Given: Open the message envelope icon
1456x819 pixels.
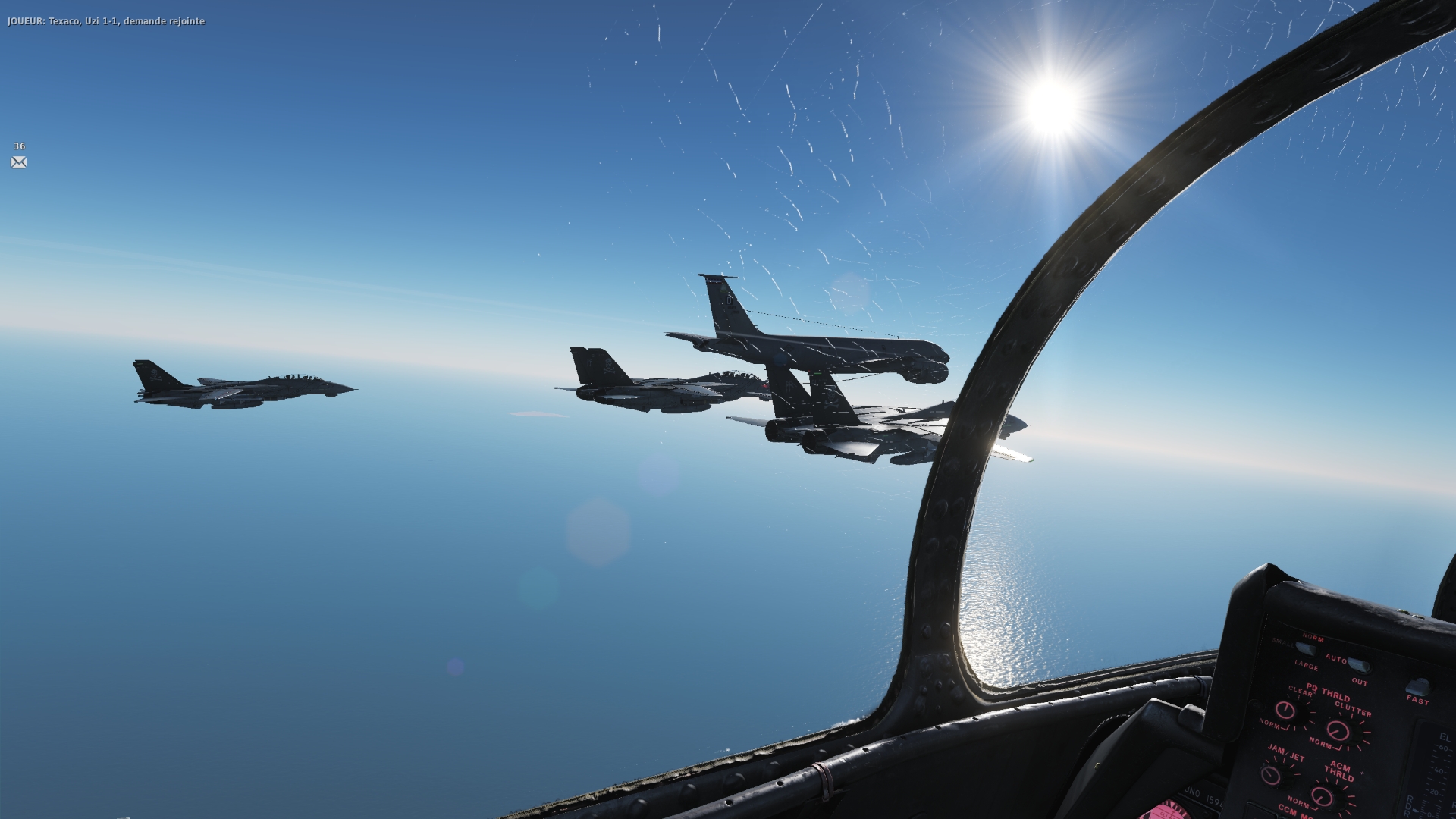Looking at the screenshot, I should point(19,162).
